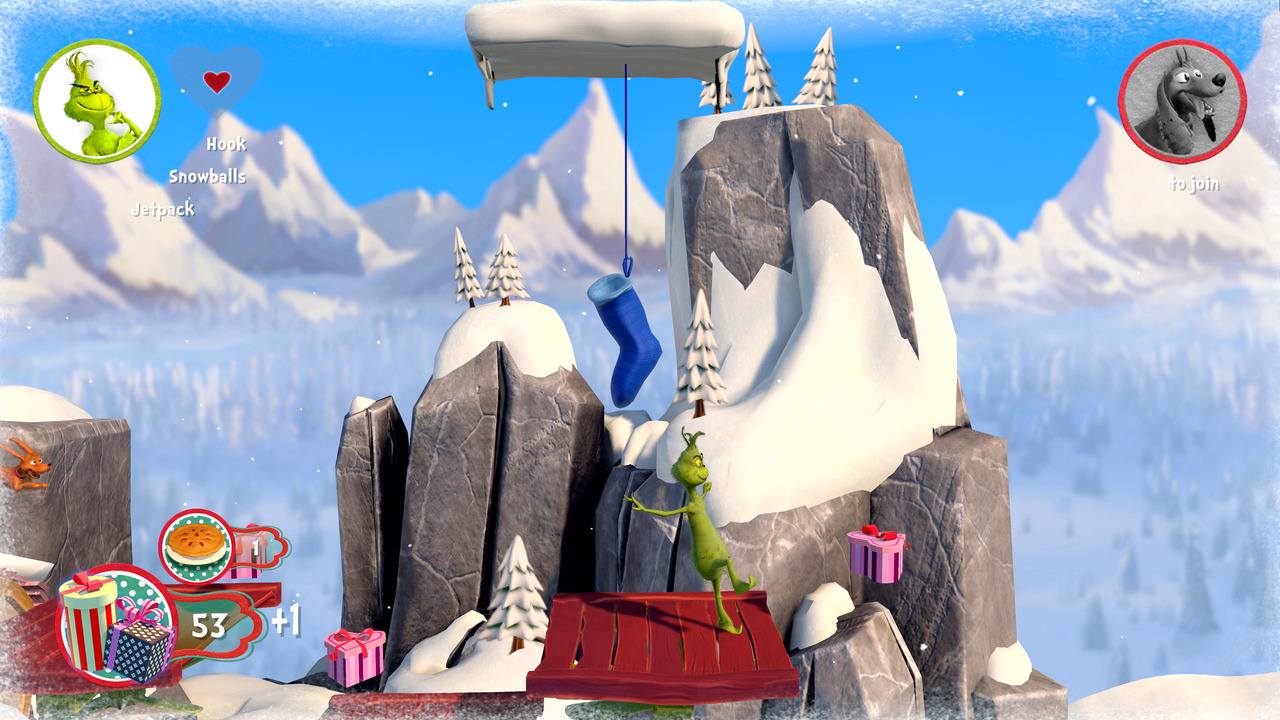This screenshot has height=720, width=1280.
Task: Click the blue stocking hanging from the hook
Action: 622,335
